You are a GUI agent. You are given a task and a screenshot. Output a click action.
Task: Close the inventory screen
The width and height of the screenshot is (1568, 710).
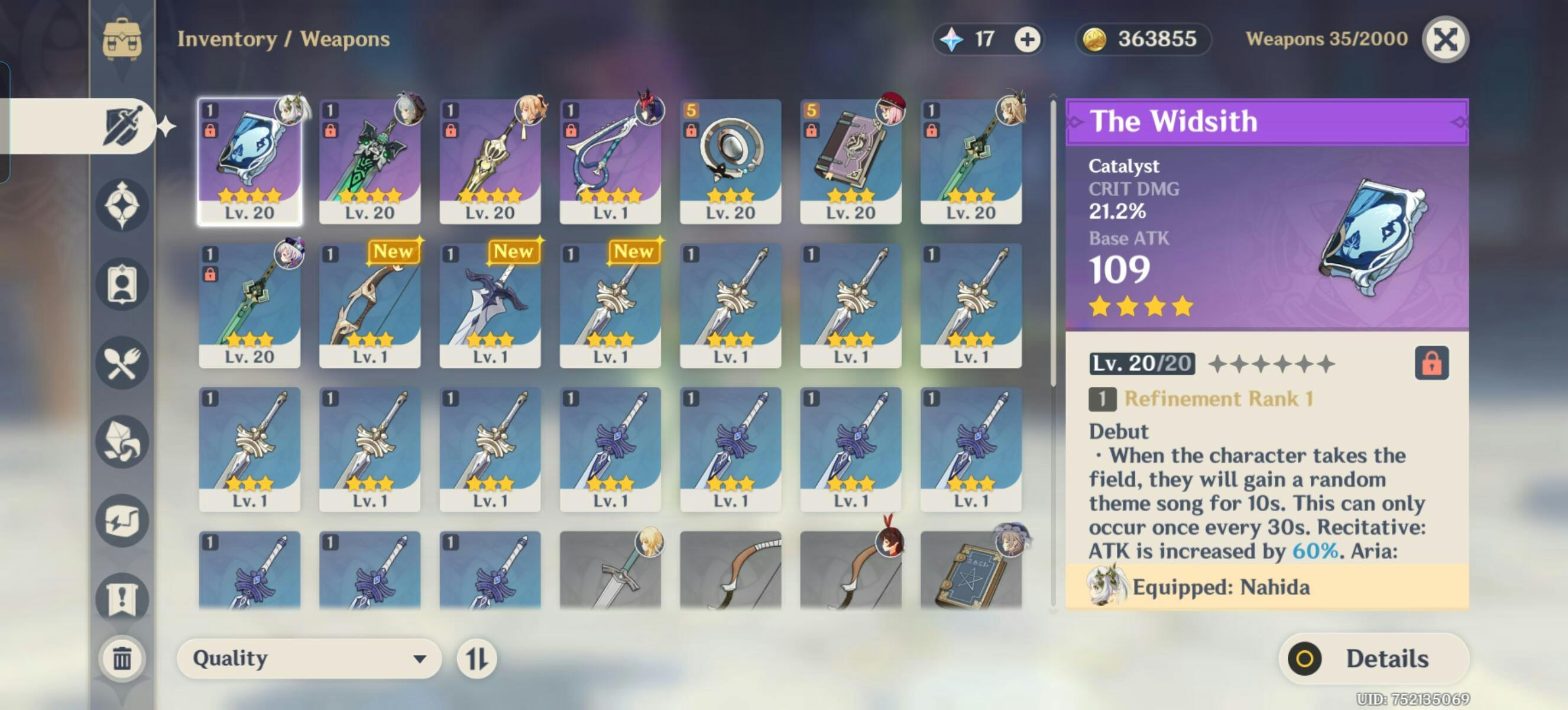click(1444, 40)
